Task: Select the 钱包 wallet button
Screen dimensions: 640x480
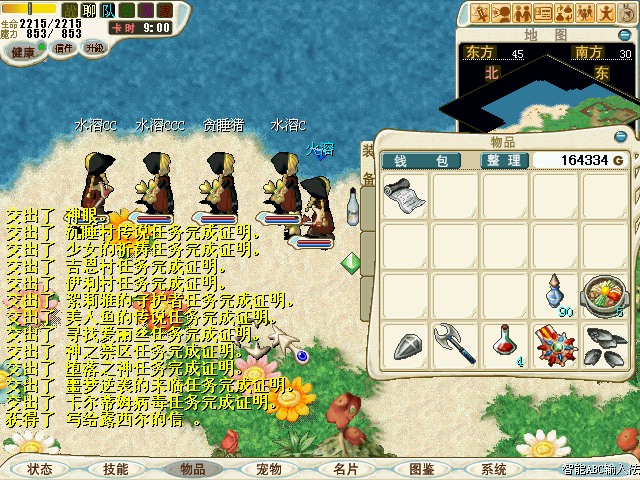Action: click(x=421, y=160)
